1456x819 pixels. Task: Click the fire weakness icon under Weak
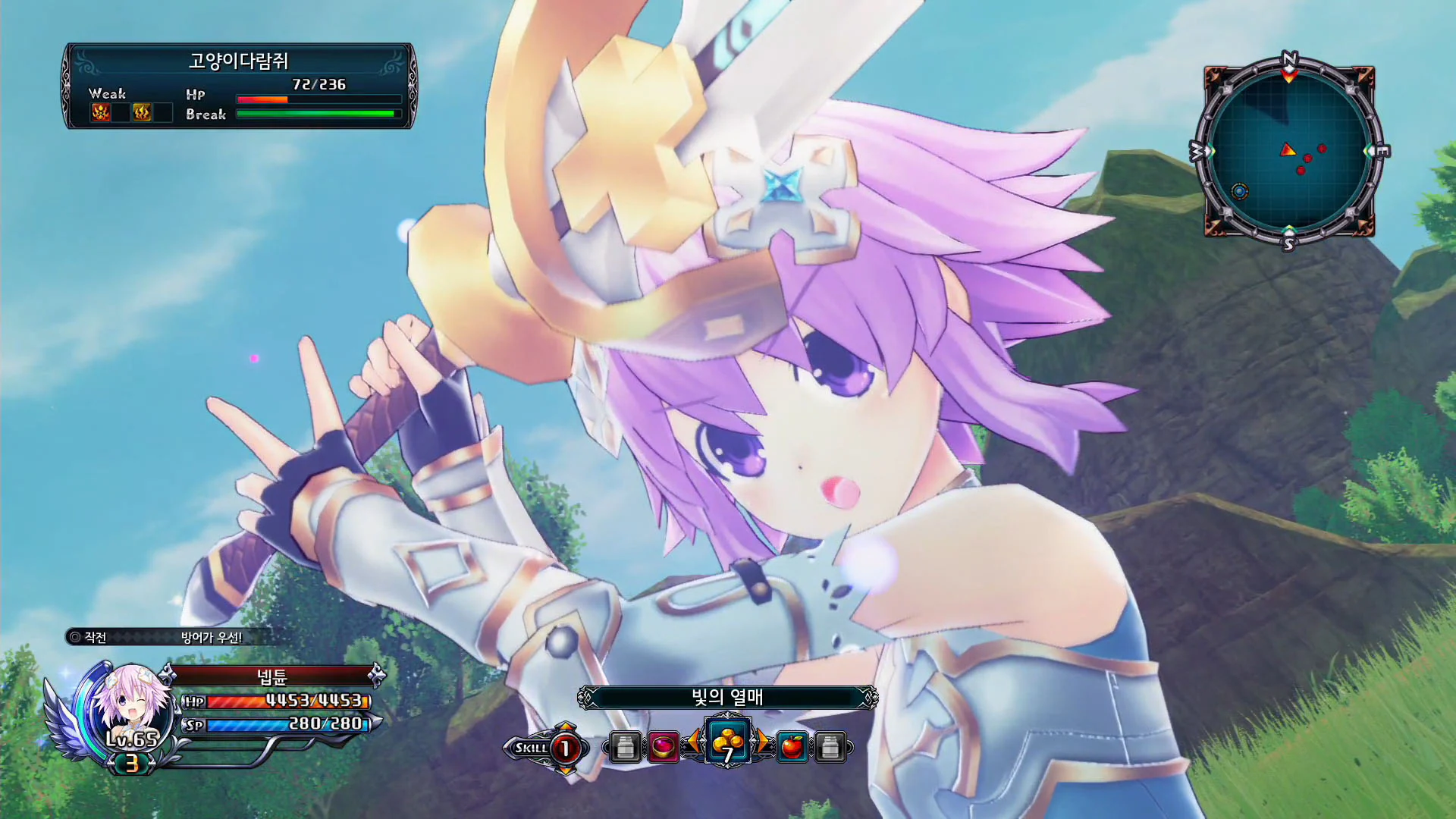[141, 113]
